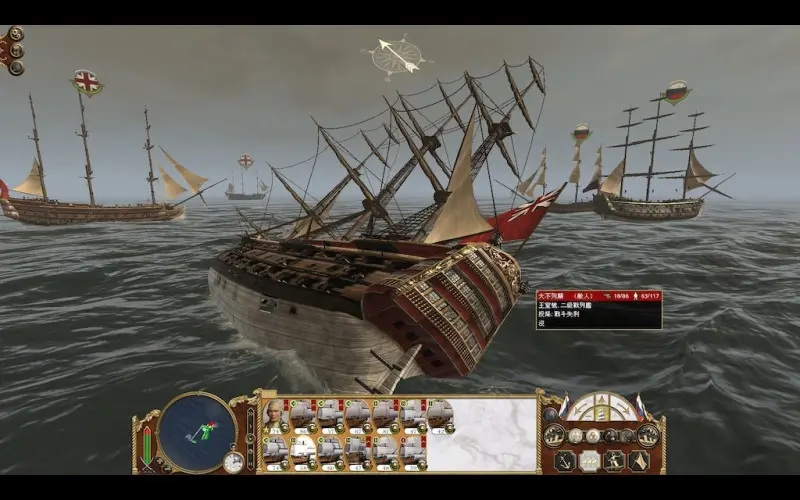
Task: Toggle the highlighted middle order button
Action: point(589,461)
